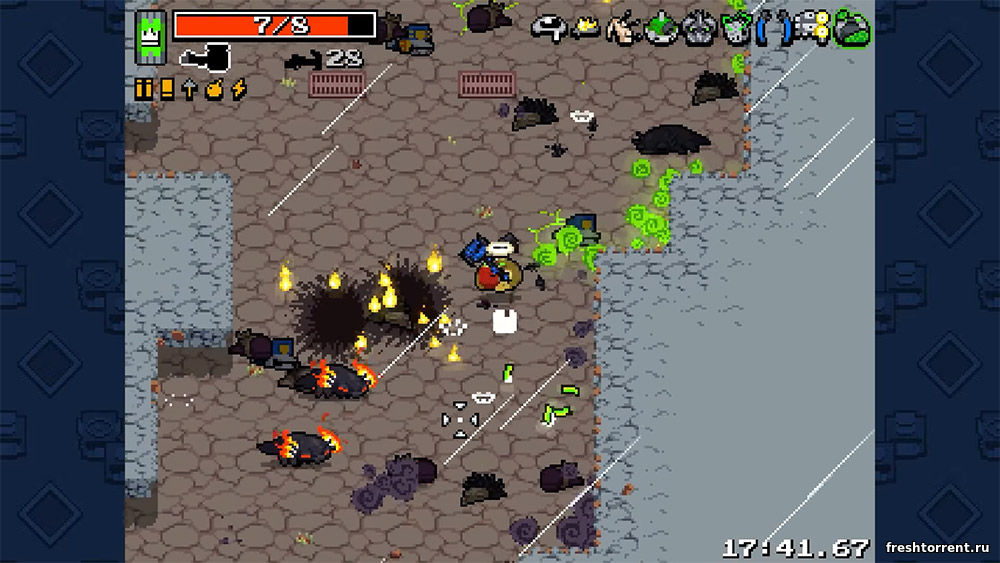Screen dimensions: 1000x563
Task: Select the primary melee weapon icon
Action: point(205,58)
